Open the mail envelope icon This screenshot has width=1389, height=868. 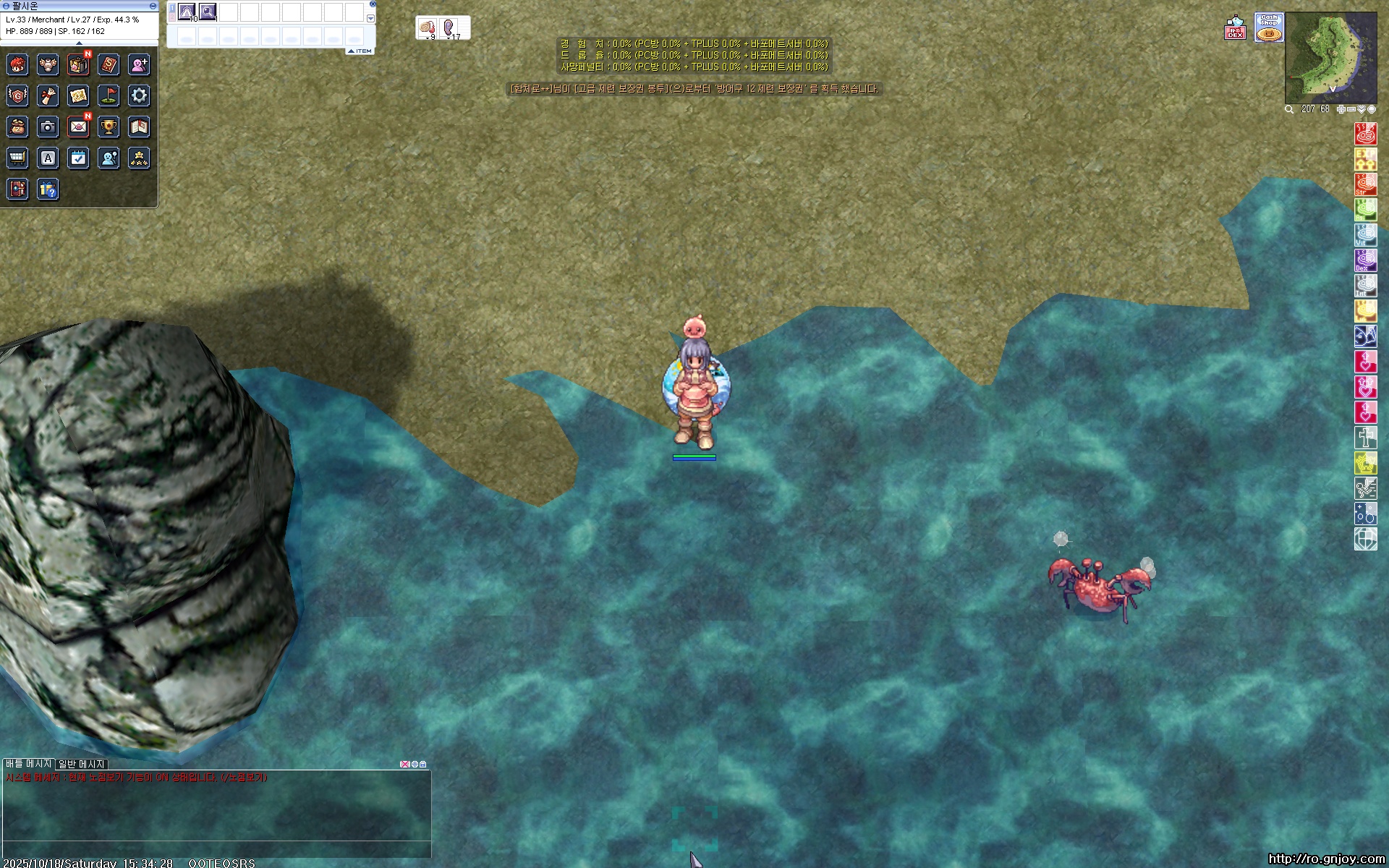point(78,127)
